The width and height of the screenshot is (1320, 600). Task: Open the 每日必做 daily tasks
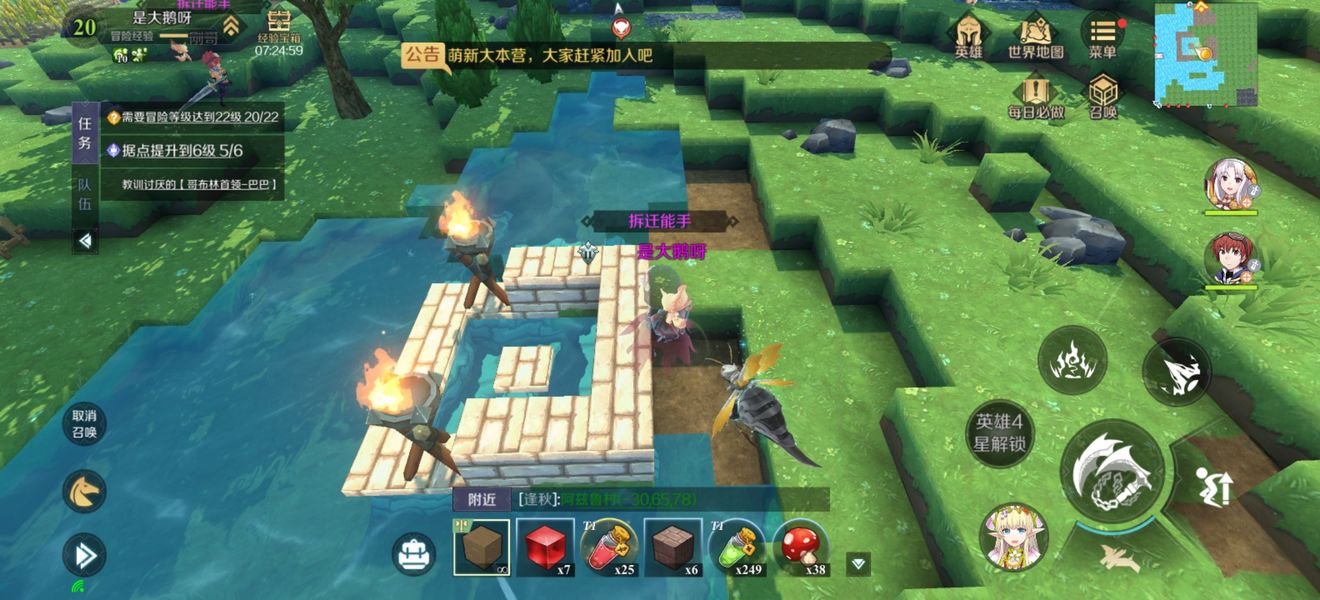click(x=1035, y=96)
